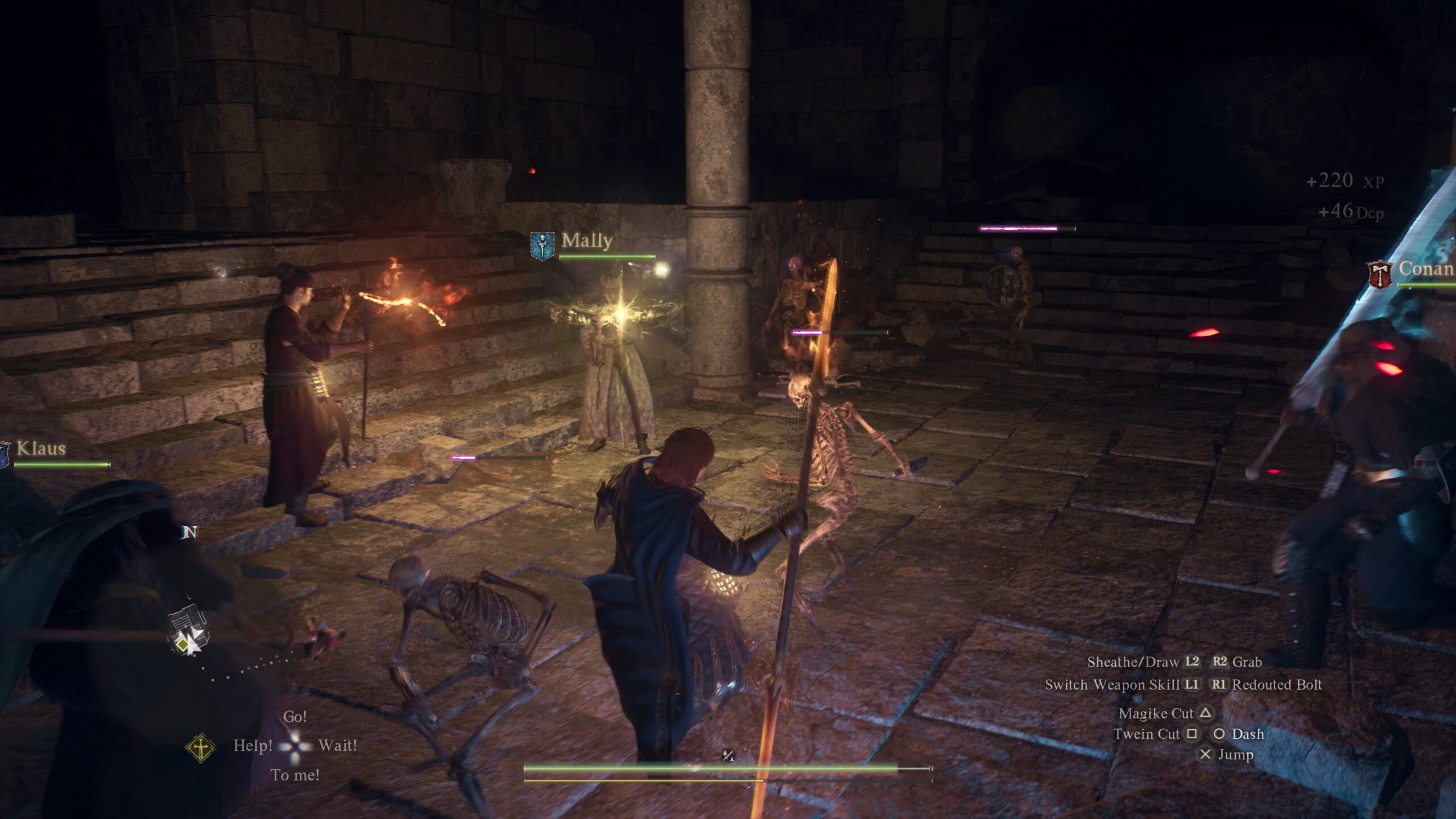Issue the "To me!" pawn command
Image resolution: width=1456 pixels, height=819 pixels.
(295, 775)
